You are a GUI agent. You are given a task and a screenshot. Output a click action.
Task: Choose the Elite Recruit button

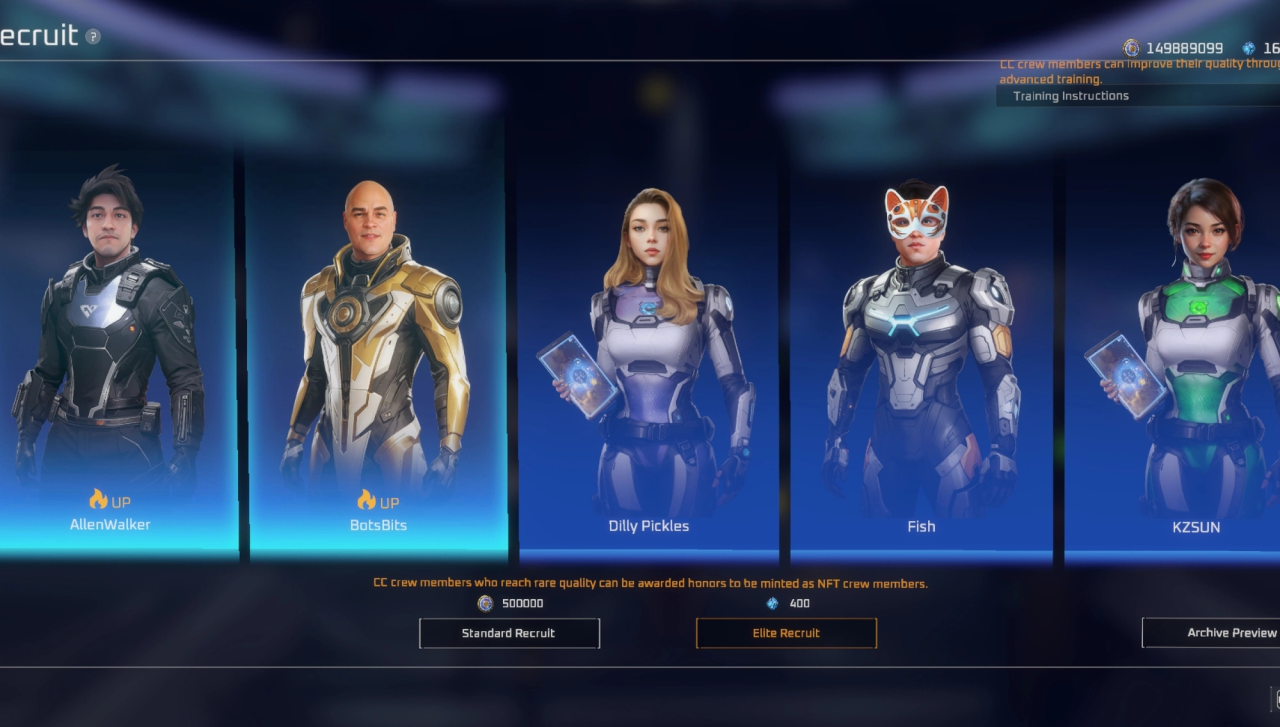786,633
